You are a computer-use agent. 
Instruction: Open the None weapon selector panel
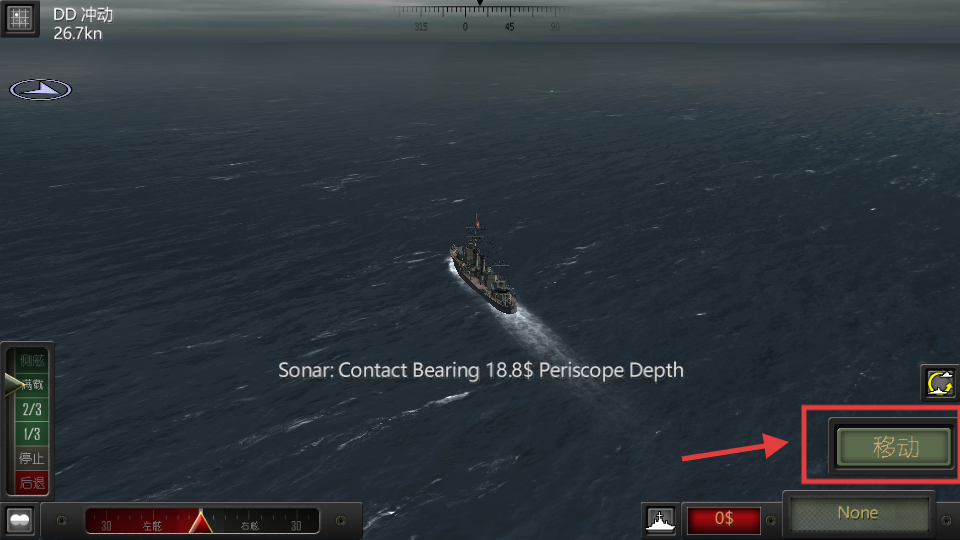coord(858,514)
